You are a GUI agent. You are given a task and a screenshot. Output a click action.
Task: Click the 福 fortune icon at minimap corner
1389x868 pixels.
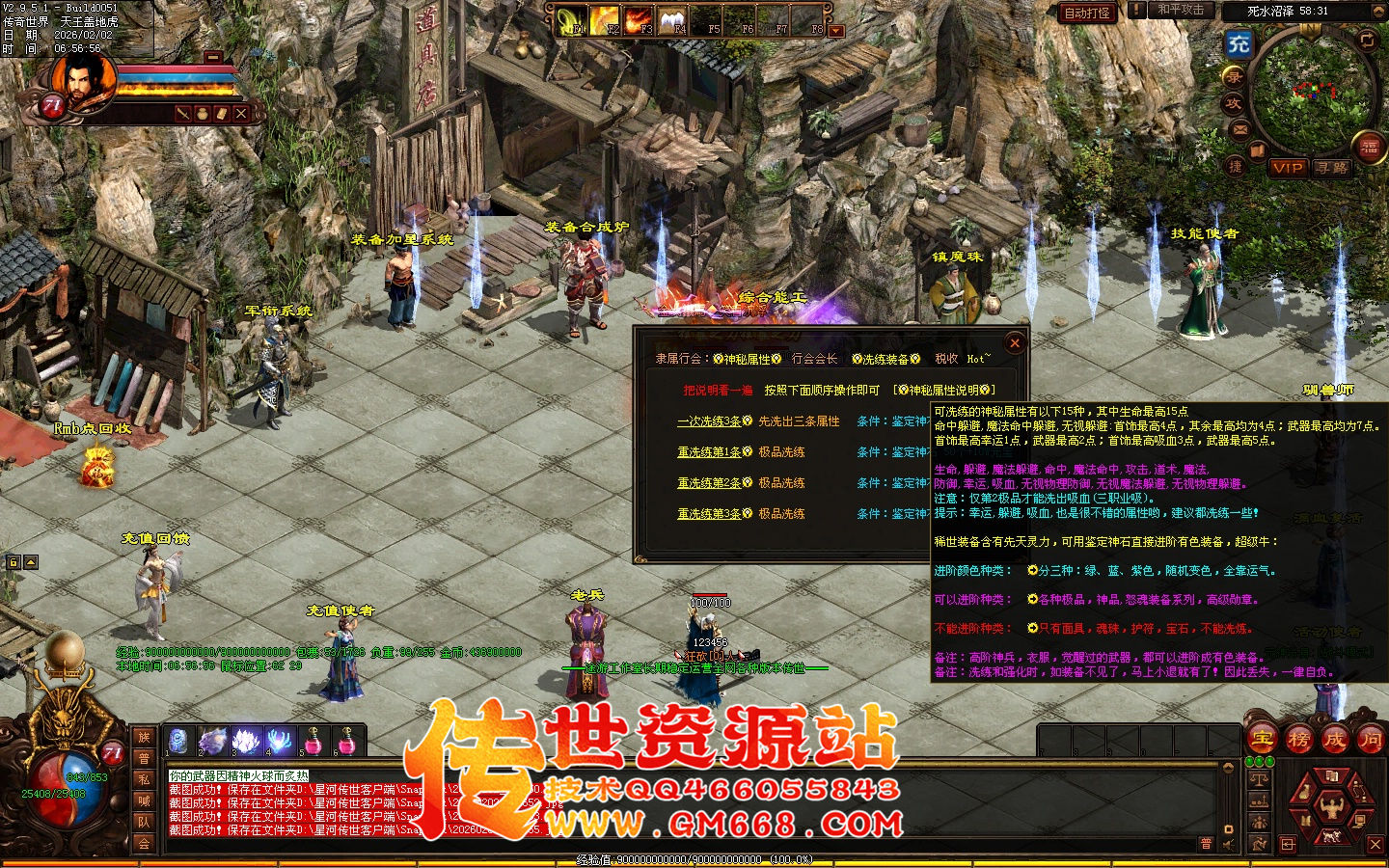tap(1369, 147)
